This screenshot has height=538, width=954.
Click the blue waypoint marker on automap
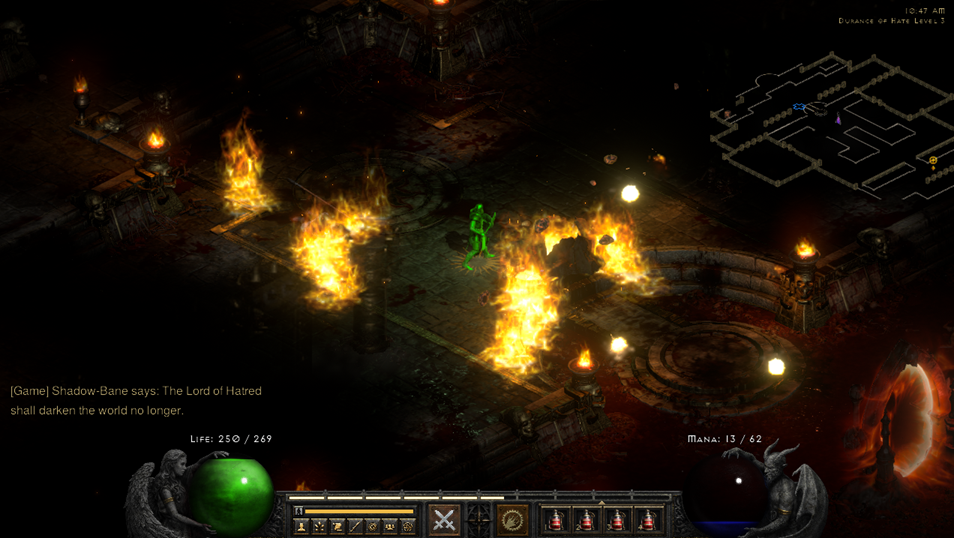click(x=799, y=107)
